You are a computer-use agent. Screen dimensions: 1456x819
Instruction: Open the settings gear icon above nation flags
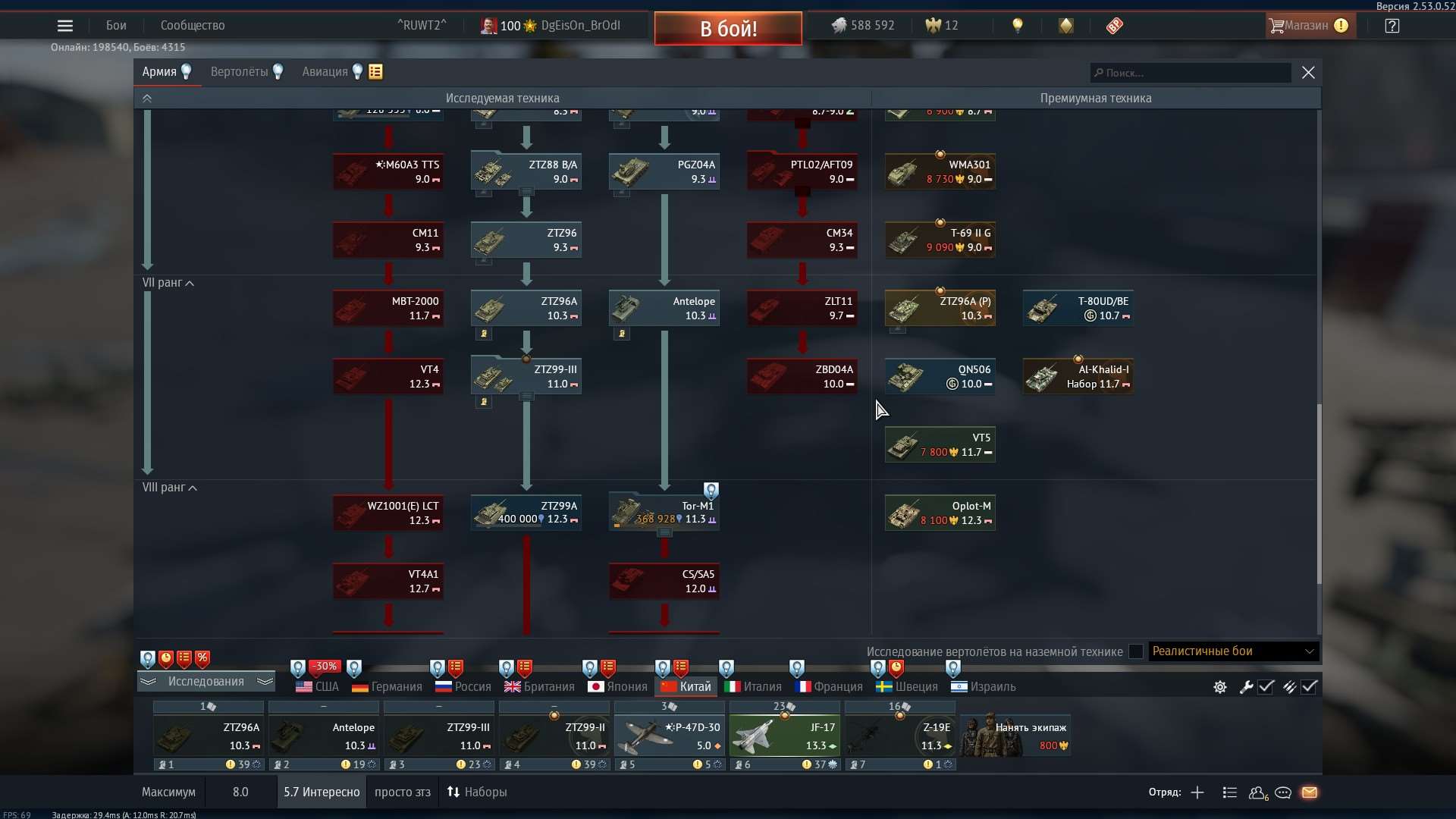pyautogui.click(x=1219, y=687)
